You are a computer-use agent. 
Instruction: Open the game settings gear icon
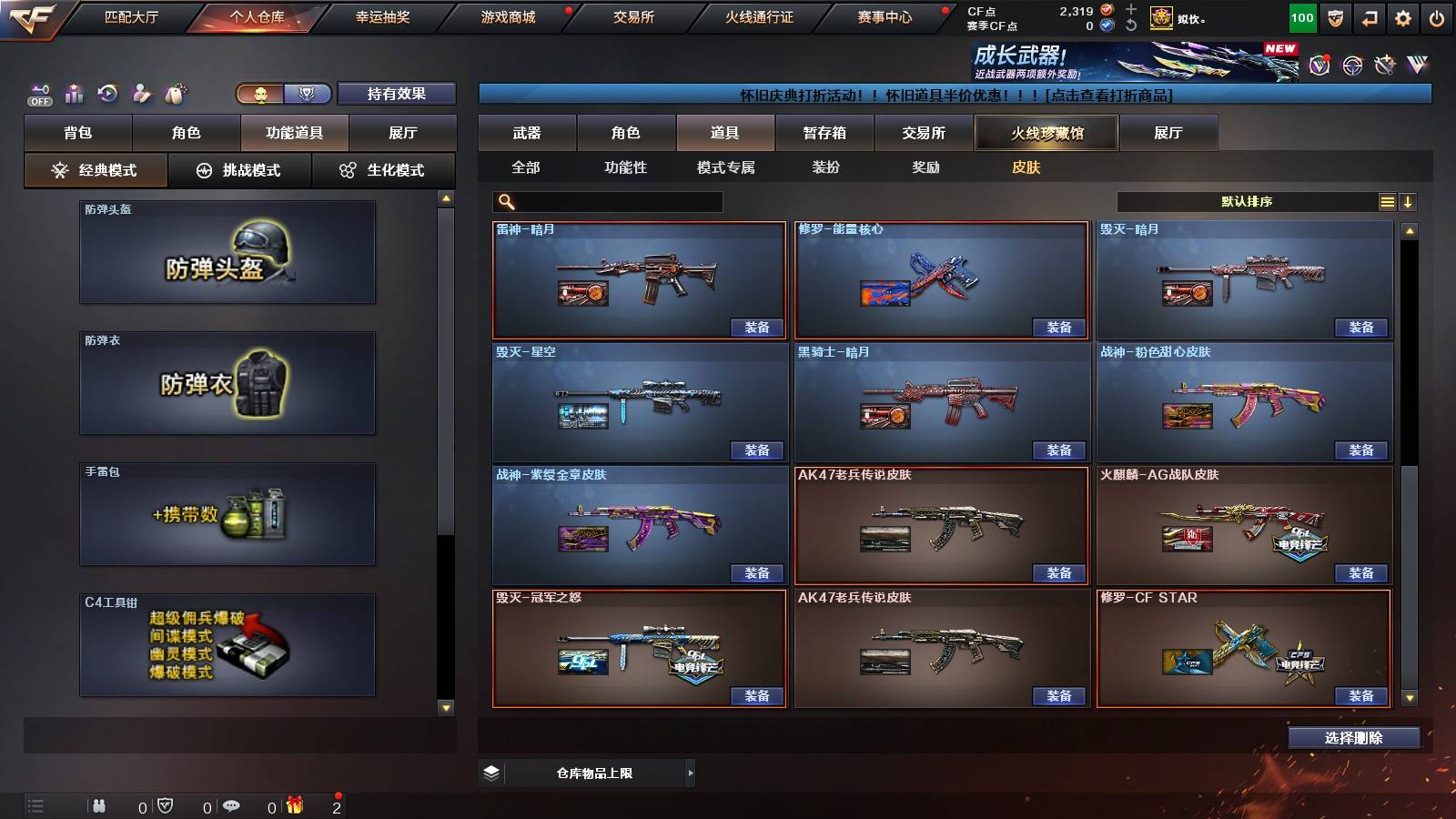pos(1402,16)
